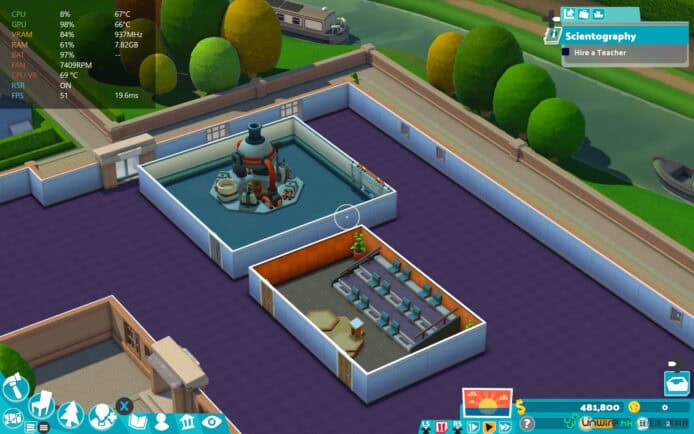Select the Hire a Teacher objective
694x434 pixels.
[600, 53]
